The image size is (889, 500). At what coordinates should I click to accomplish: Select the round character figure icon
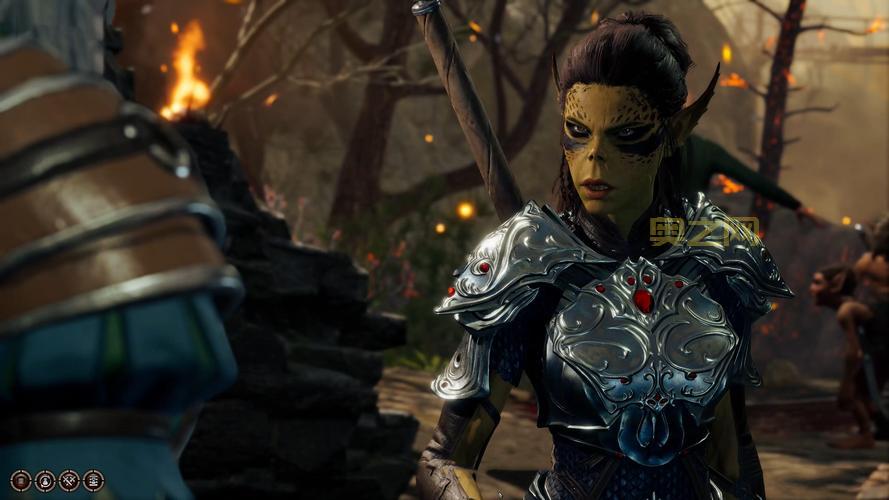[45, 481]
